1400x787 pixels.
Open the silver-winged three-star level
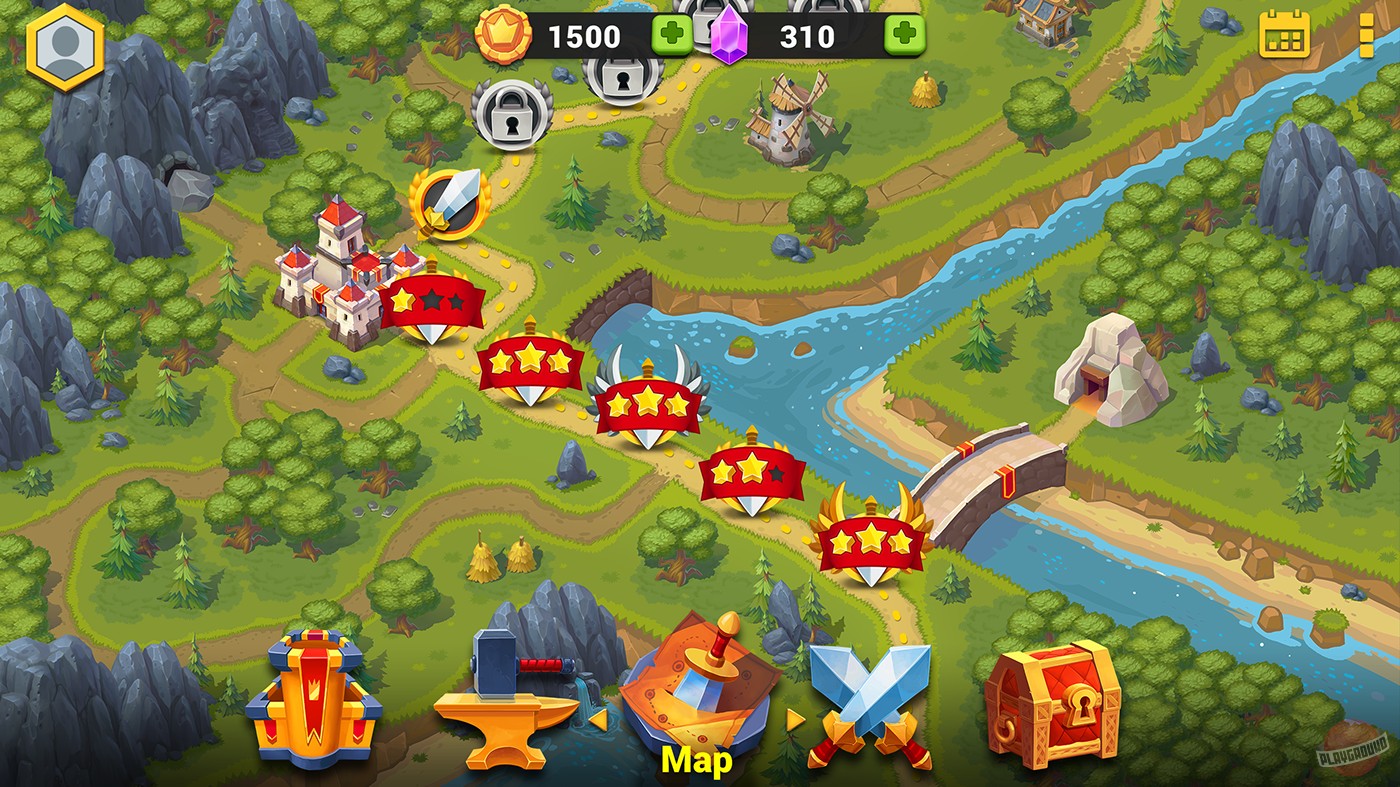(648, 405)
